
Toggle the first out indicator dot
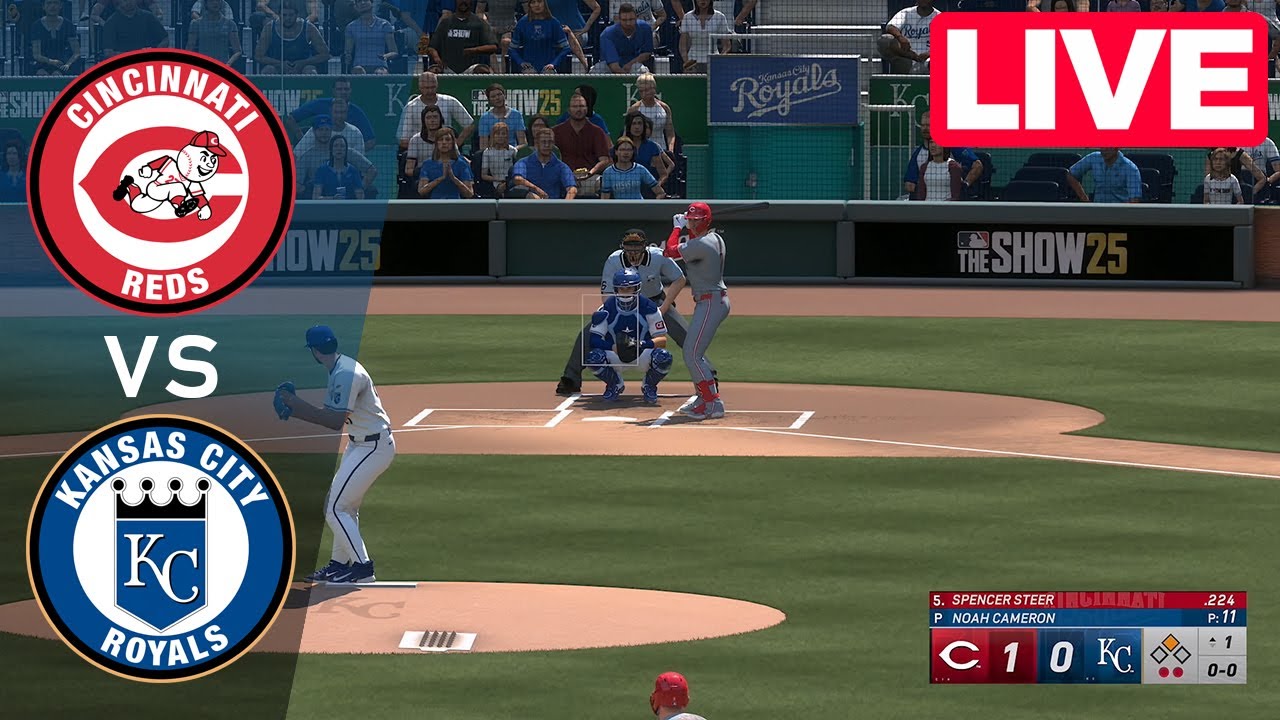(1164, 670)
